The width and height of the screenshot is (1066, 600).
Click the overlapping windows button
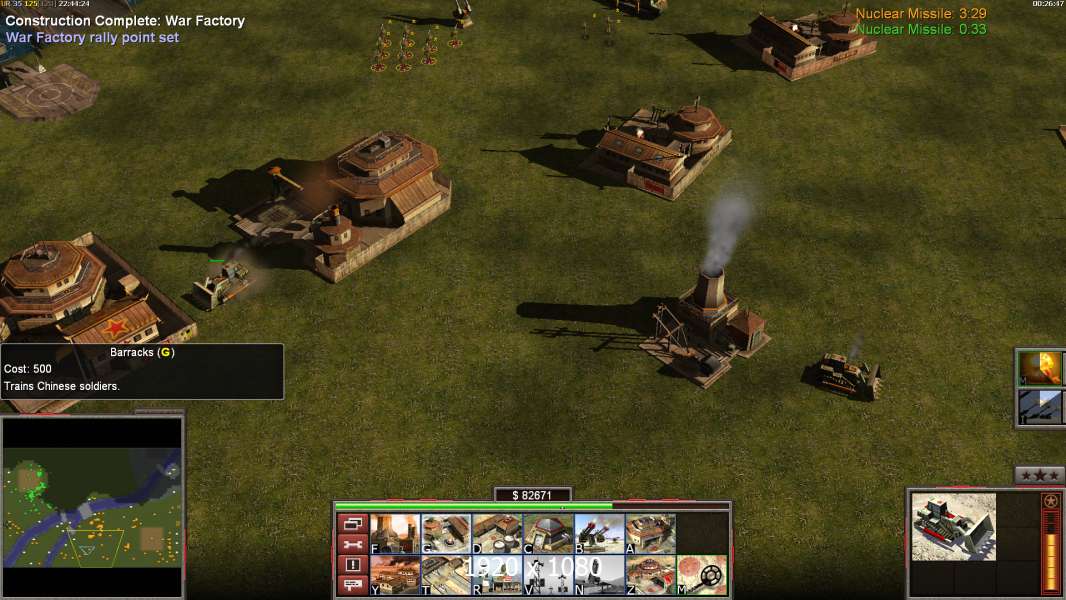tap(351, 523)
